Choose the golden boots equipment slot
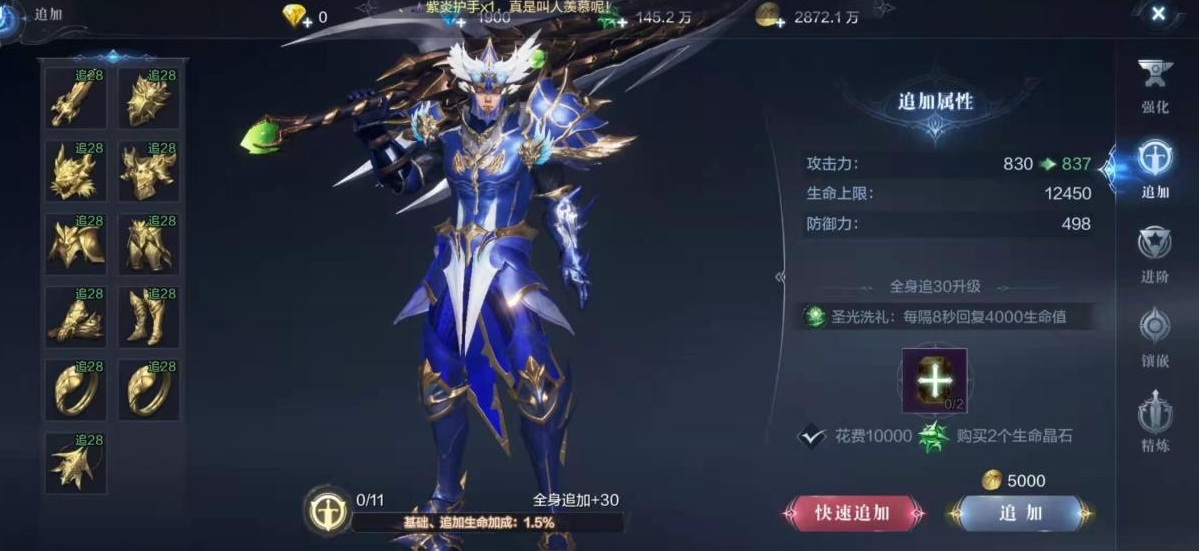1199x551 pixels. point(148,318)
